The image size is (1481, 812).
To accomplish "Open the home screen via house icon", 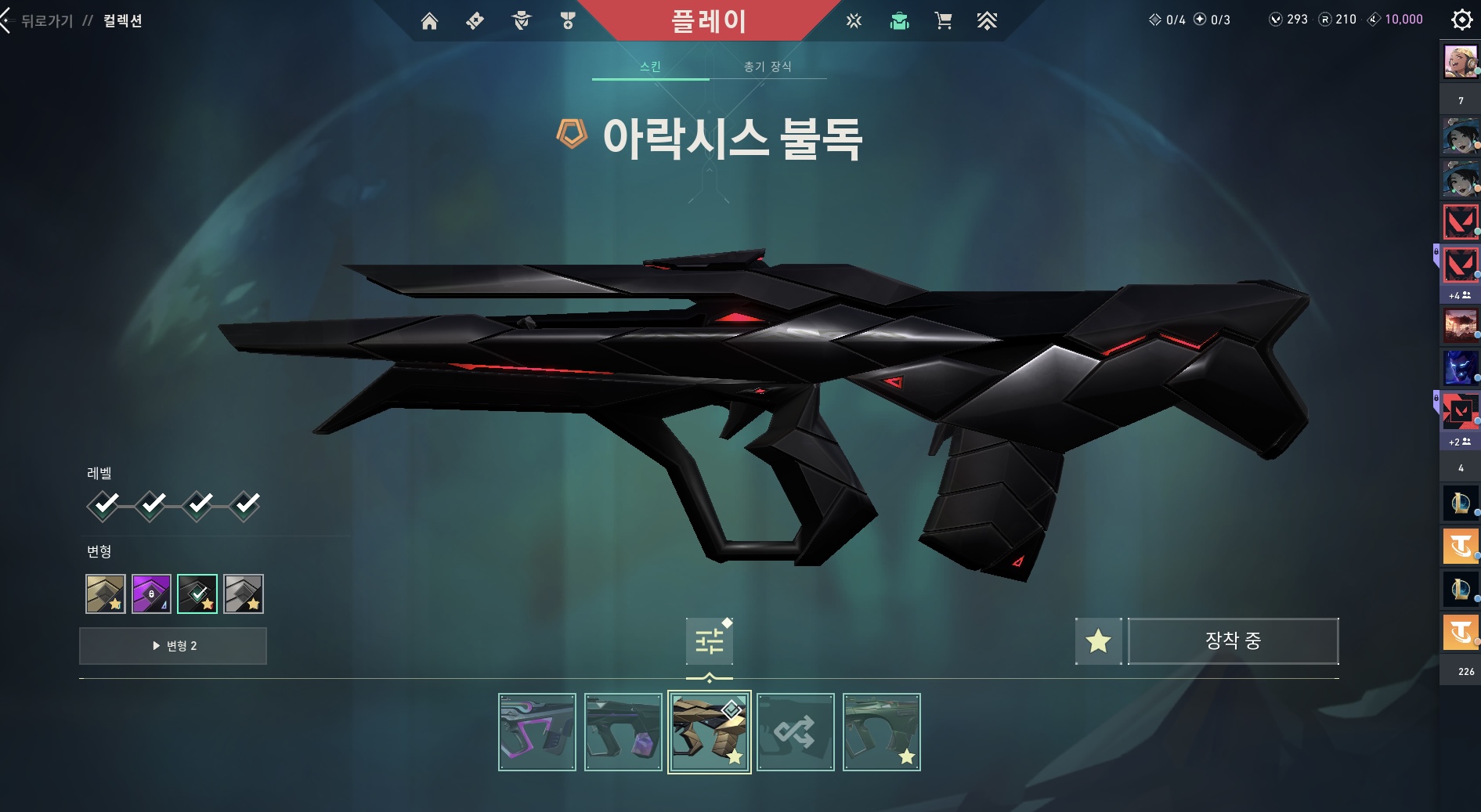I will [x=429, y=21].
